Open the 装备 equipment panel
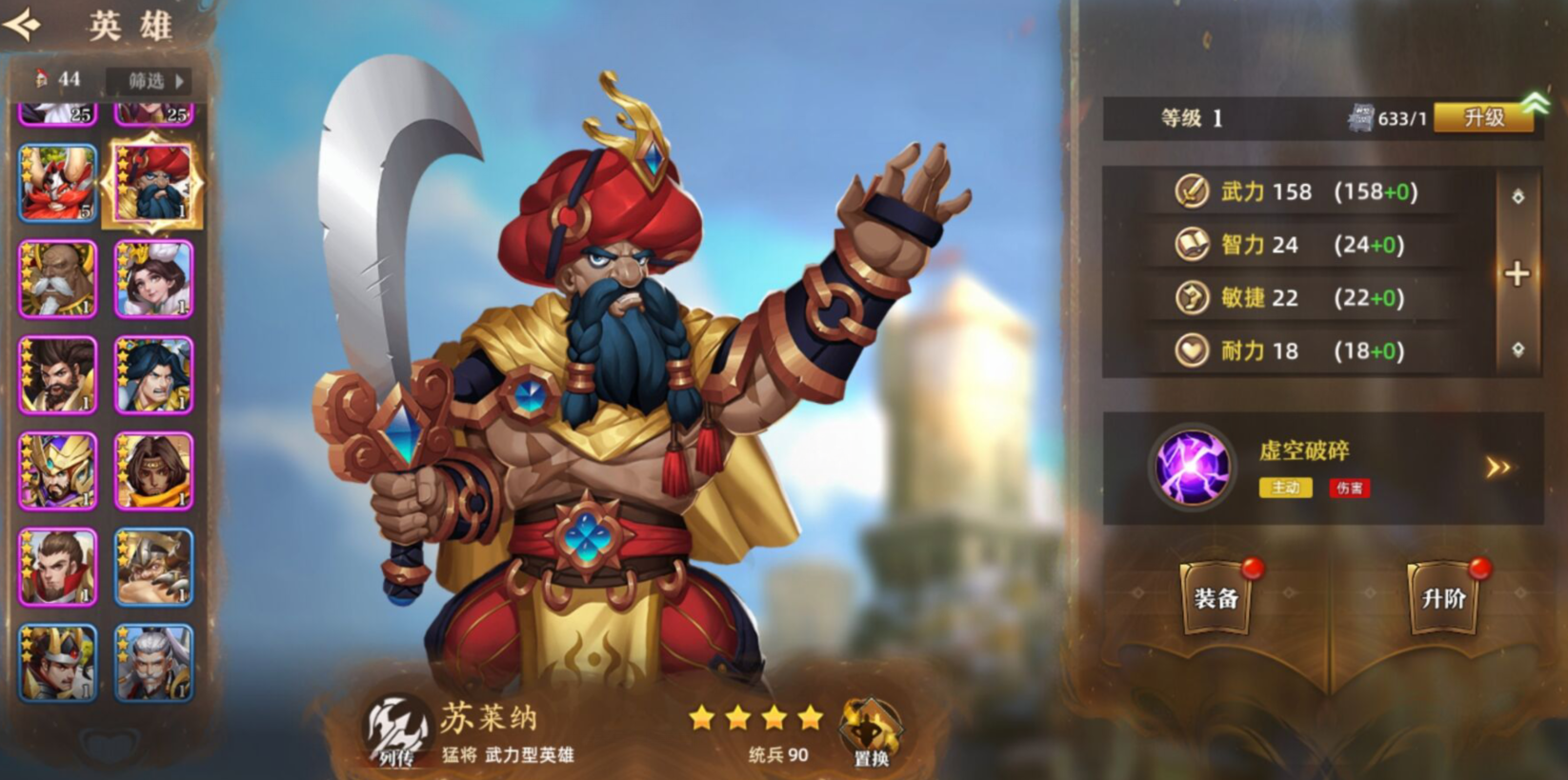 [x=1216, y=598]
